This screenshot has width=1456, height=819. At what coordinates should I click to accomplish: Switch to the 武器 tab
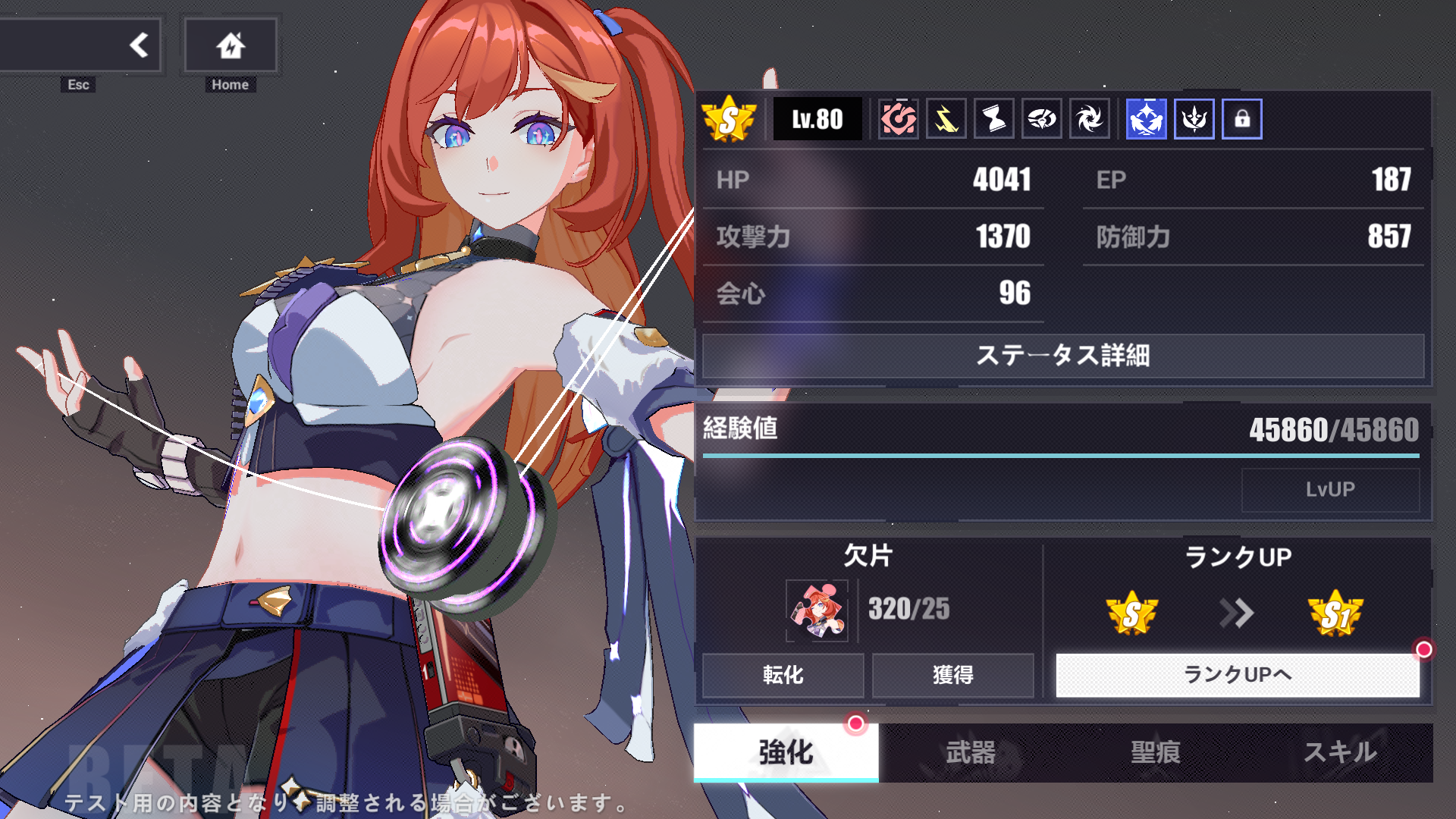[972, 753]
